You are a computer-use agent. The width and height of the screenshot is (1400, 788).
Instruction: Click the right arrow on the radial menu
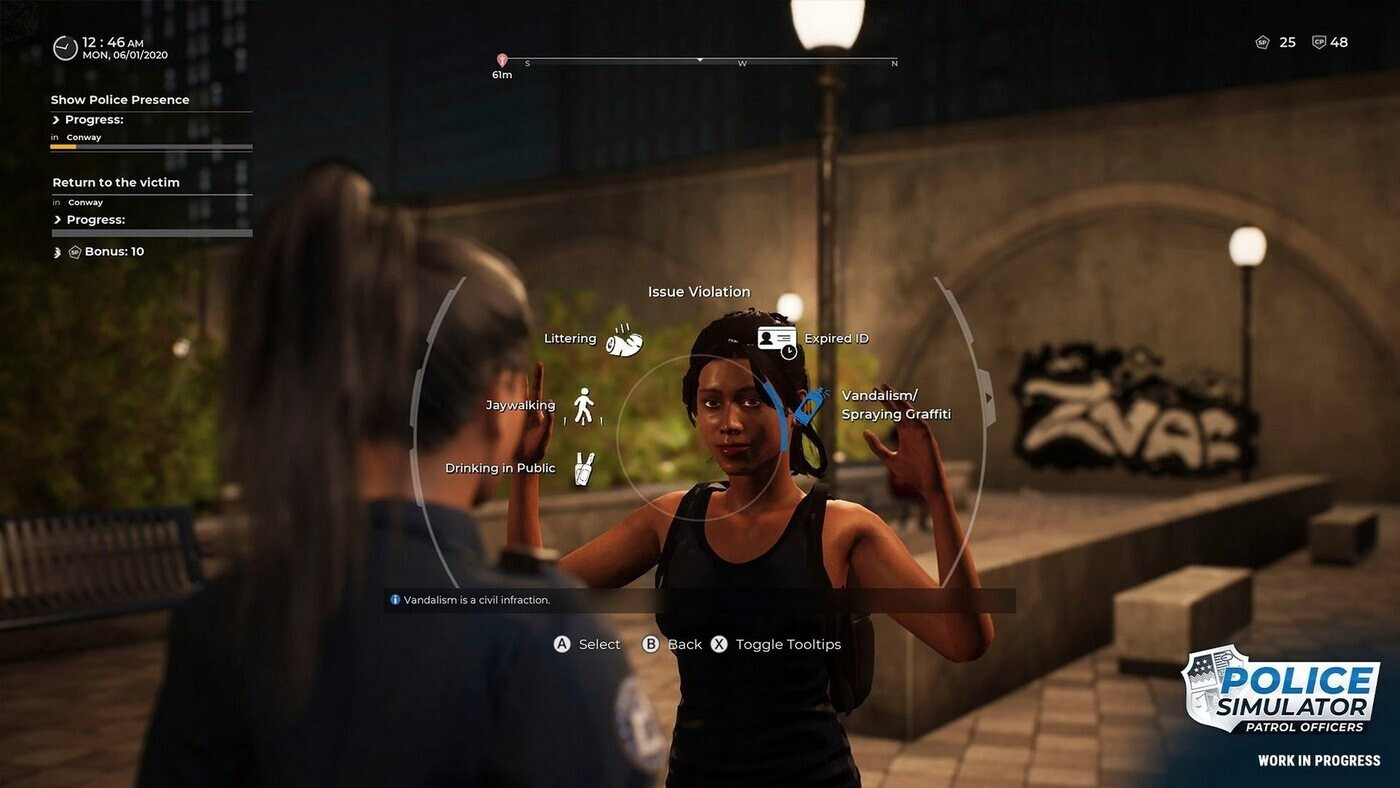pos(990,397)
